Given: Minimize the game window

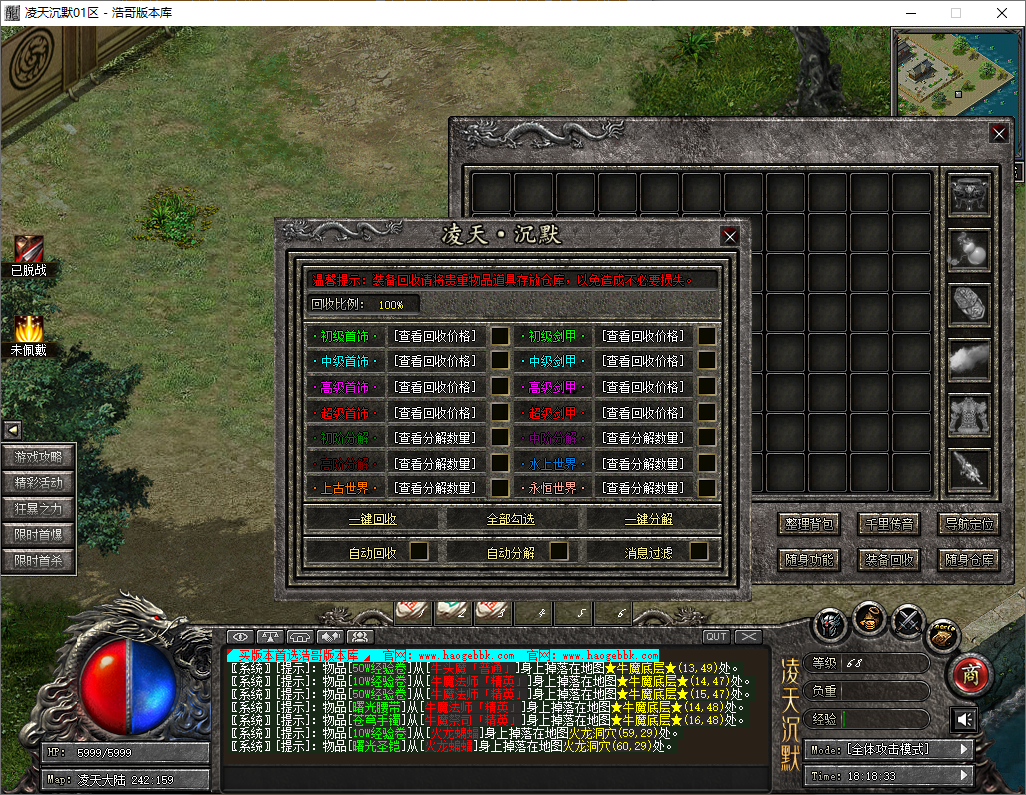Looking at the screenshot, I should pos(909,13).
